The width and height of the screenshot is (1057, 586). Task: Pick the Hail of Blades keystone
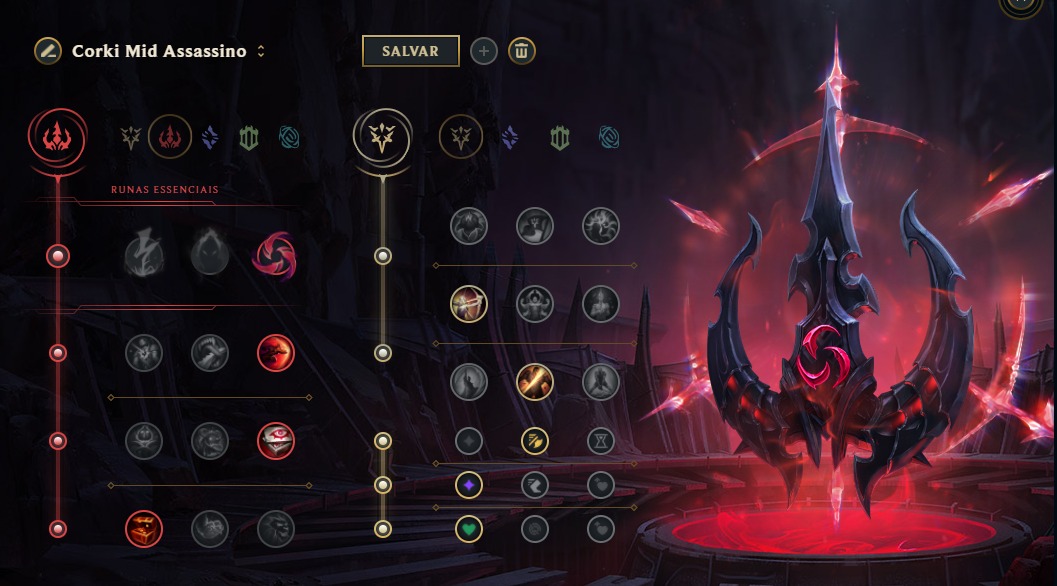275,255
